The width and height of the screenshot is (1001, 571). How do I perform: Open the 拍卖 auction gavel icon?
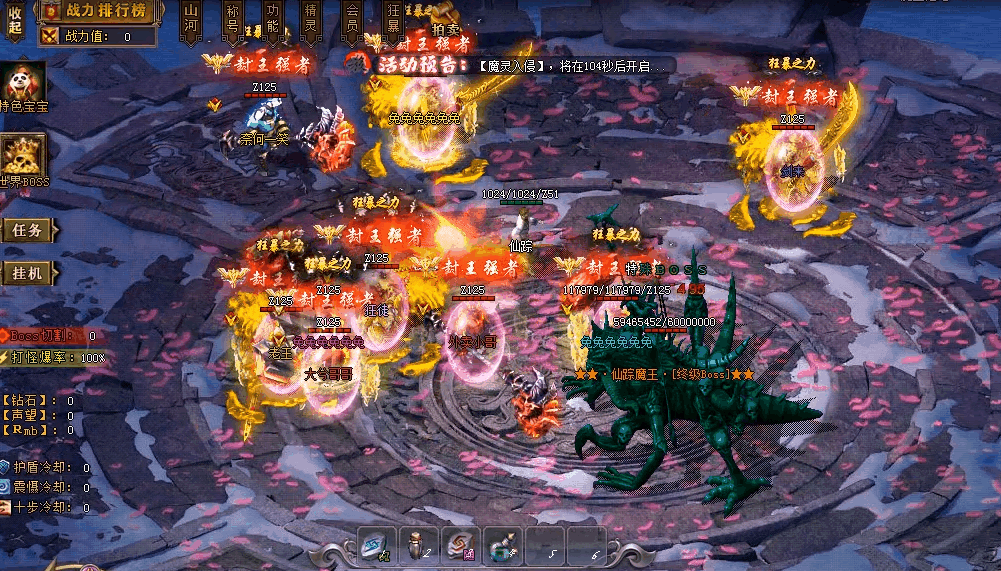tap(445, 22)
